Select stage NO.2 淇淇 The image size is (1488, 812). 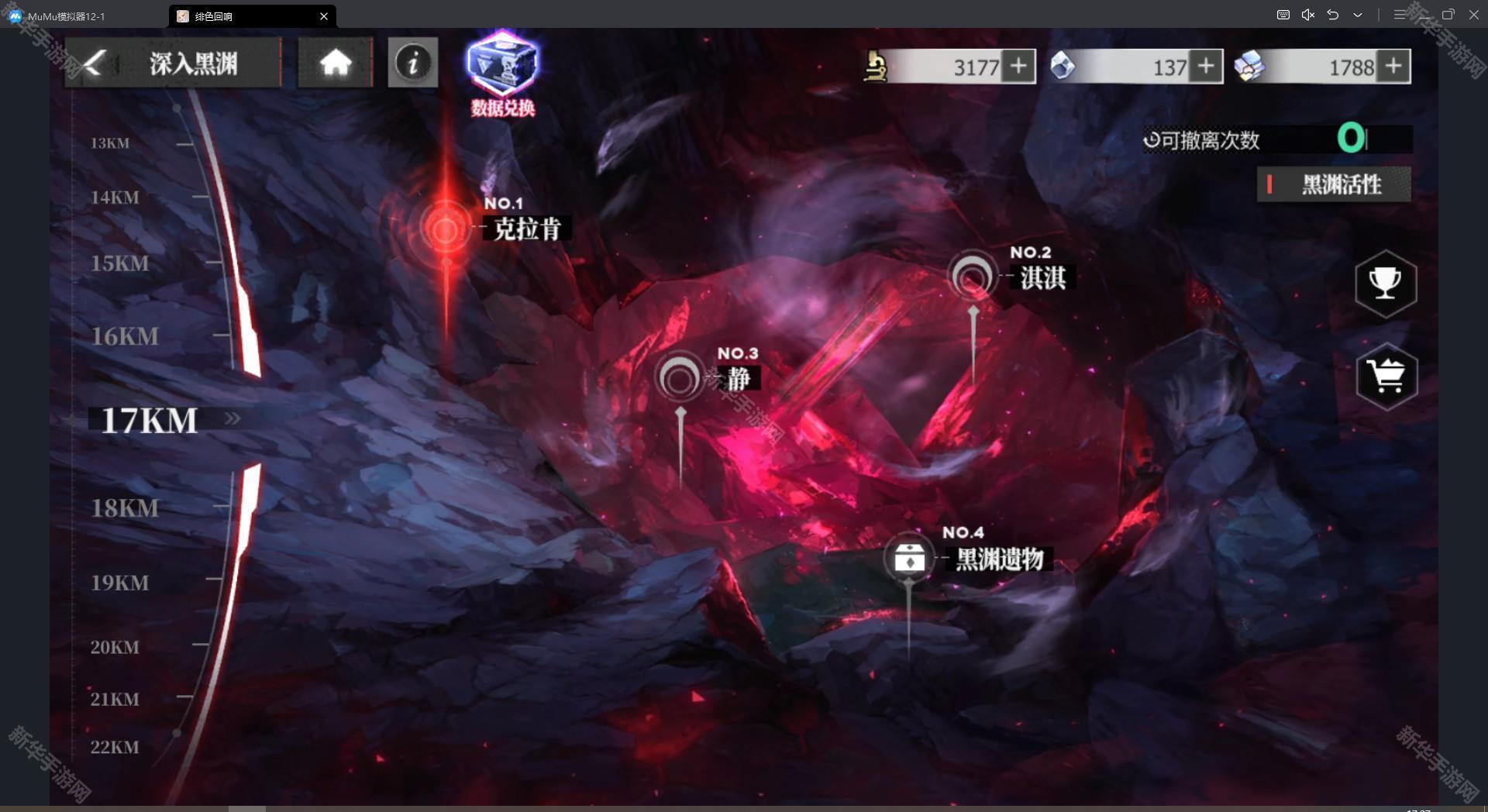click(x=972, y=277)
